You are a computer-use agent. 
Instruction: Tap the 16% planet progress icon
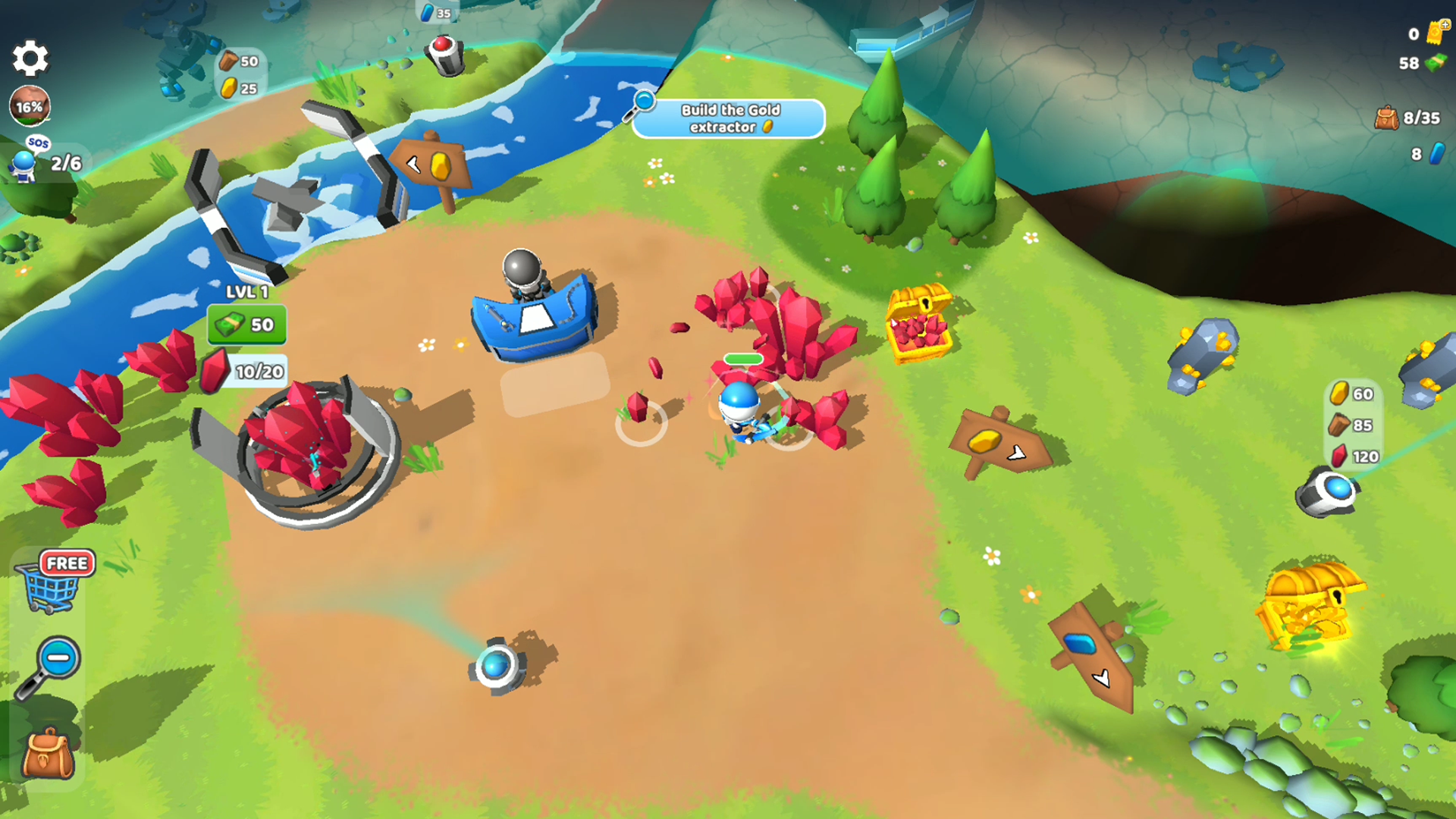pyautogui.click(x=30, y=106)
